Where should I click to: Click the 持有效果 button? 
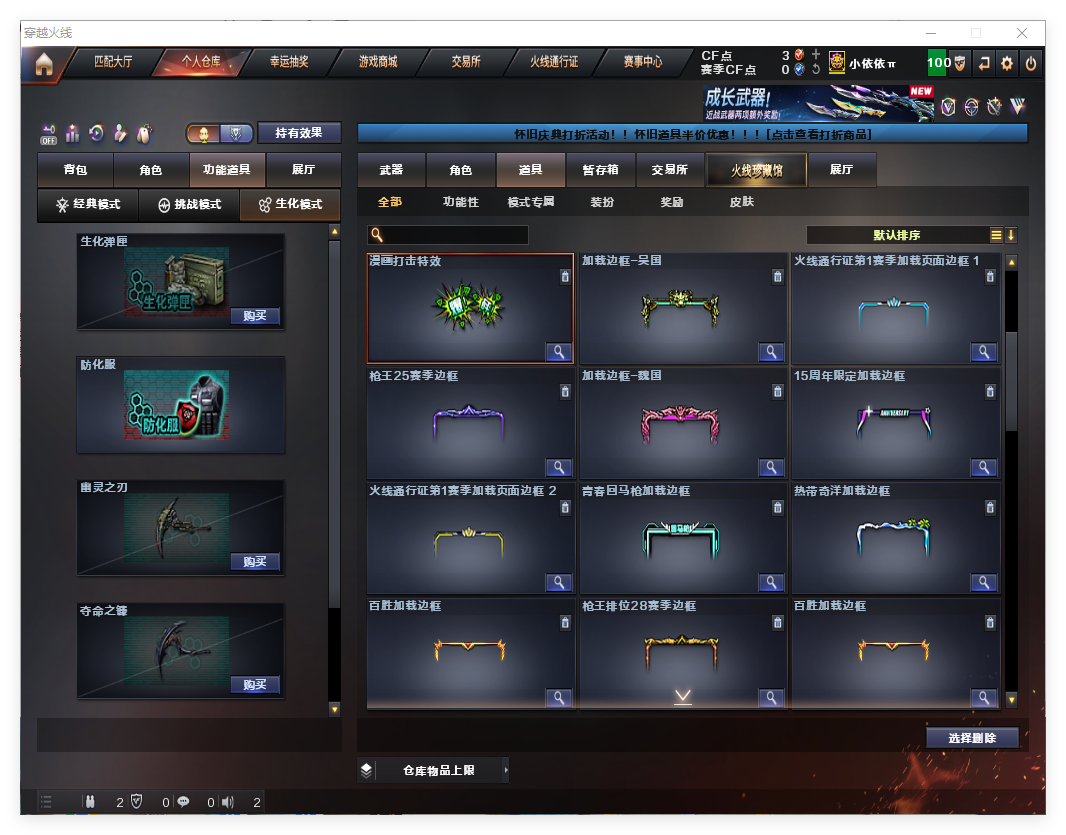point(299,133)
